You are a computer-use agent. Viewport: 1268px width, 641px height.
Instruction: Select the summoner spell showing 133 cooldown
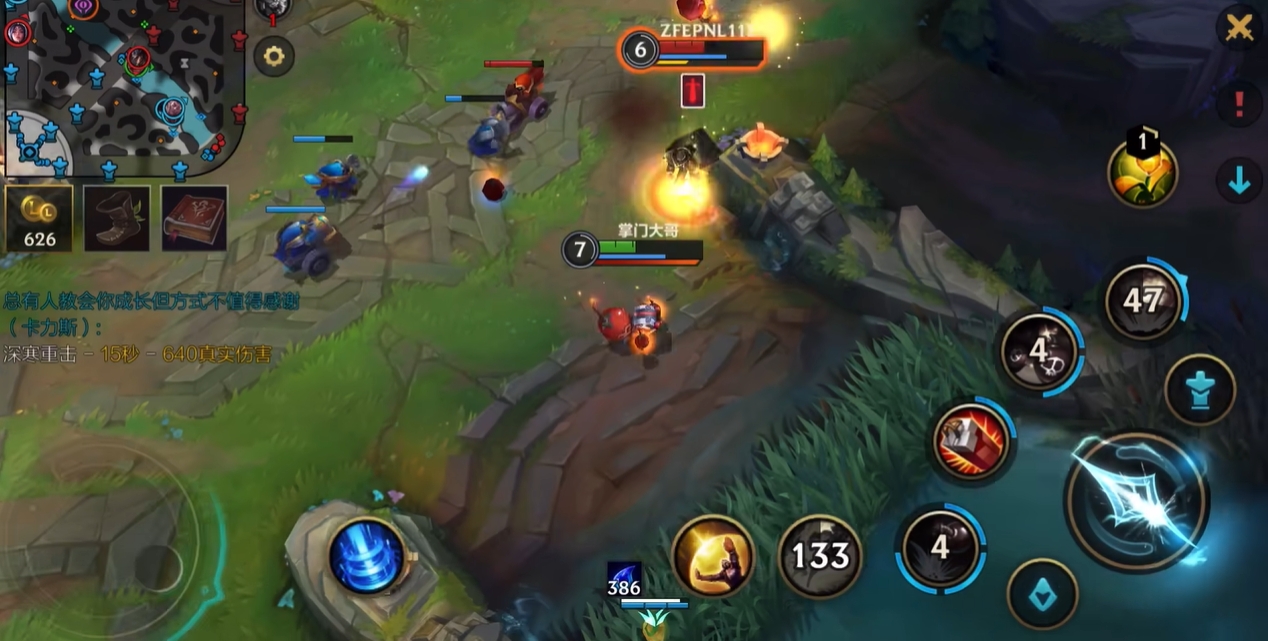pos(820,556)
